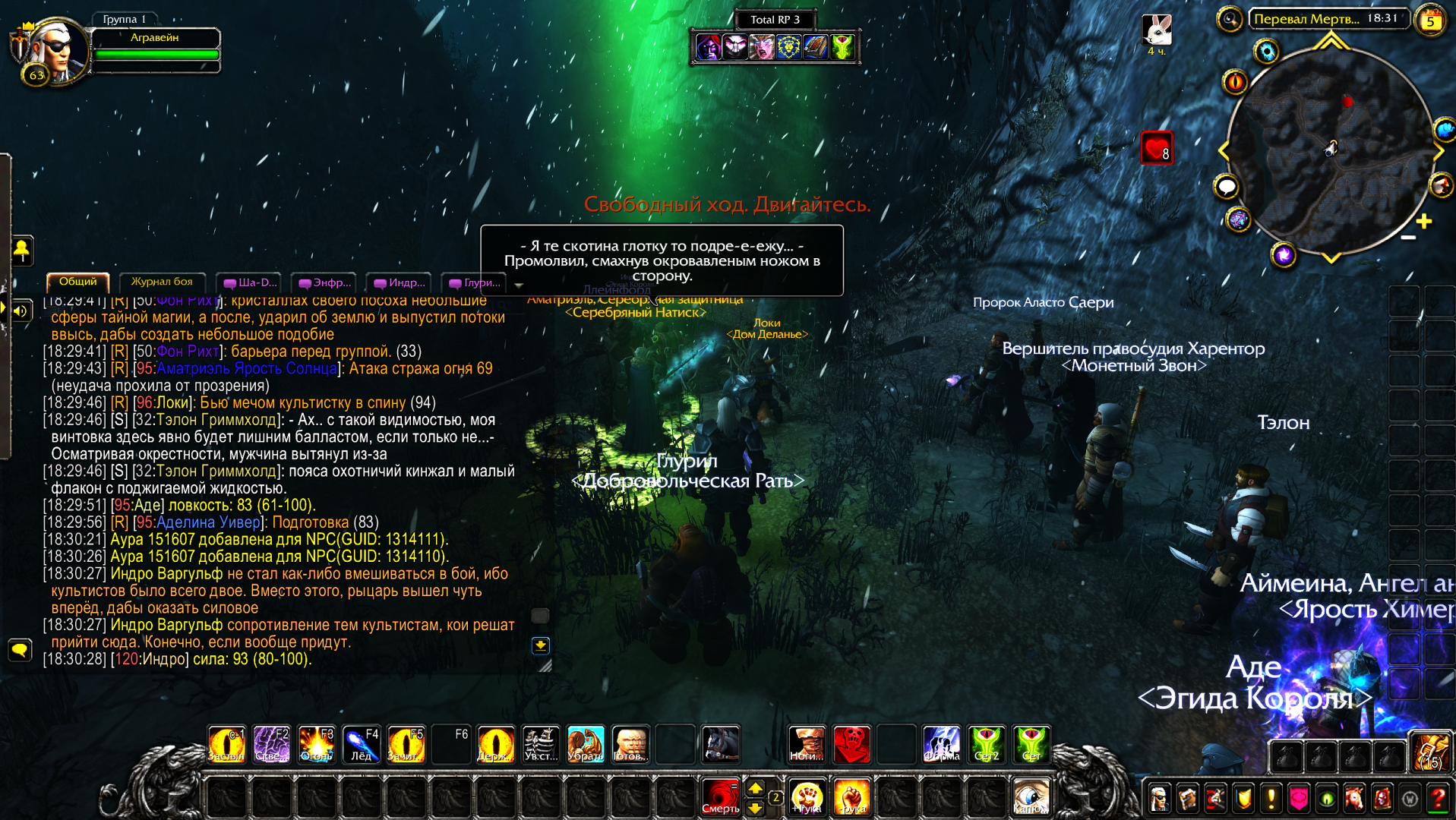
Task: Use the Убрать flexing arm macro
Action: click(585, 744)
